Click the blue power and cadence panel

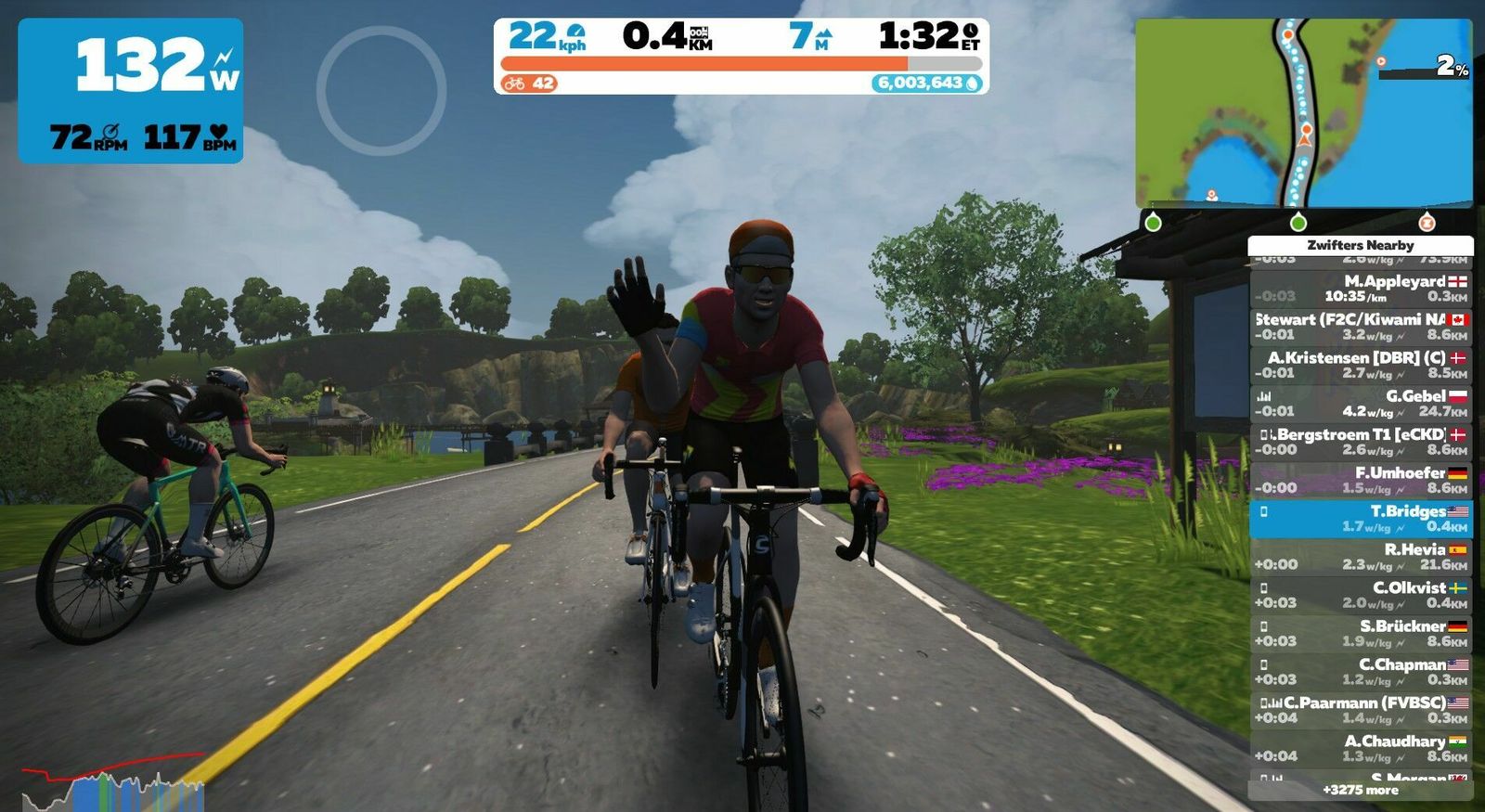(x=131, y=91)
